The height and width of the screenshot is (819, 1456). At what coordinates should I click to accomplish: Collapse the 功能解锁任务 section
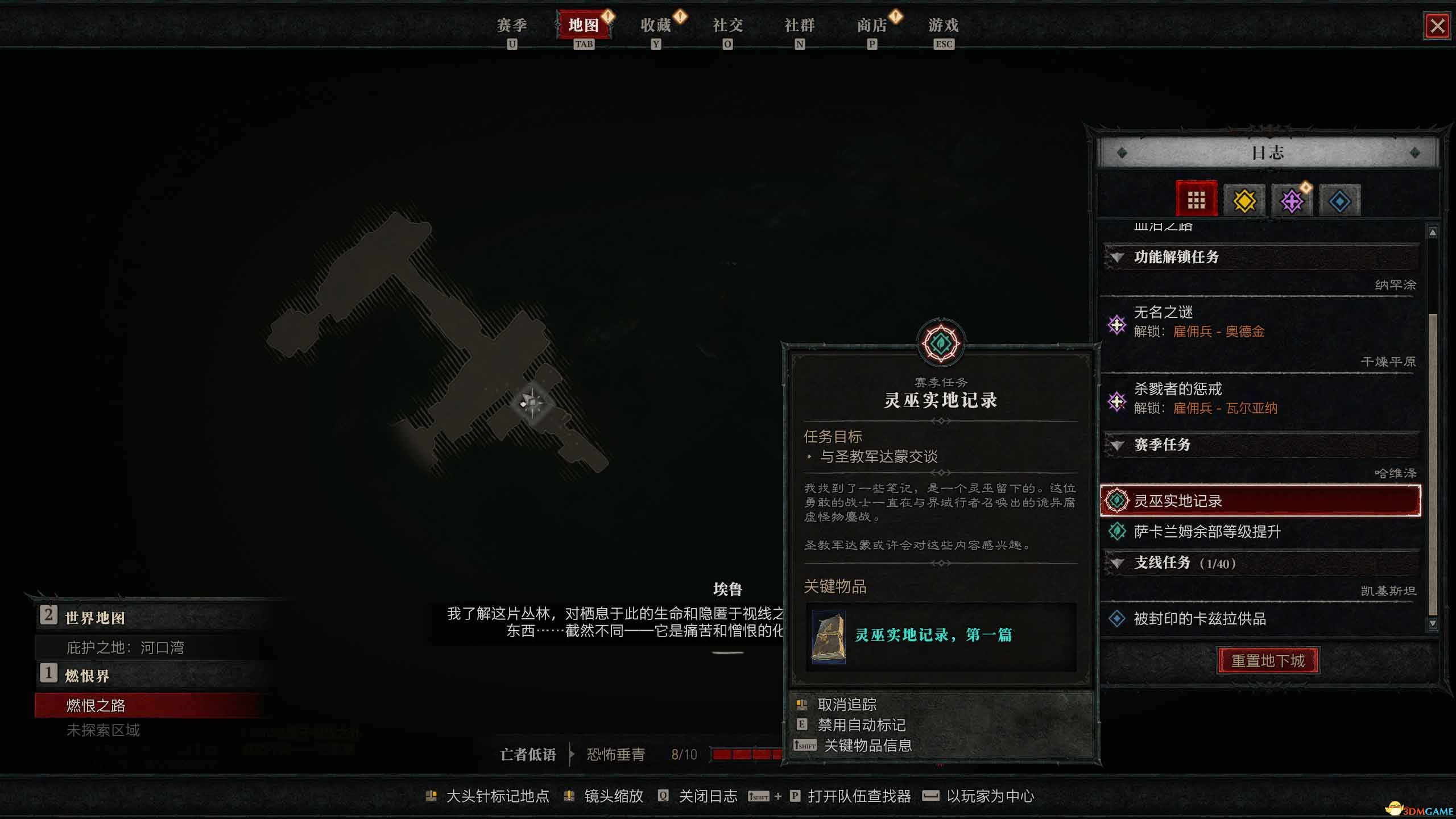[1118, 258]
